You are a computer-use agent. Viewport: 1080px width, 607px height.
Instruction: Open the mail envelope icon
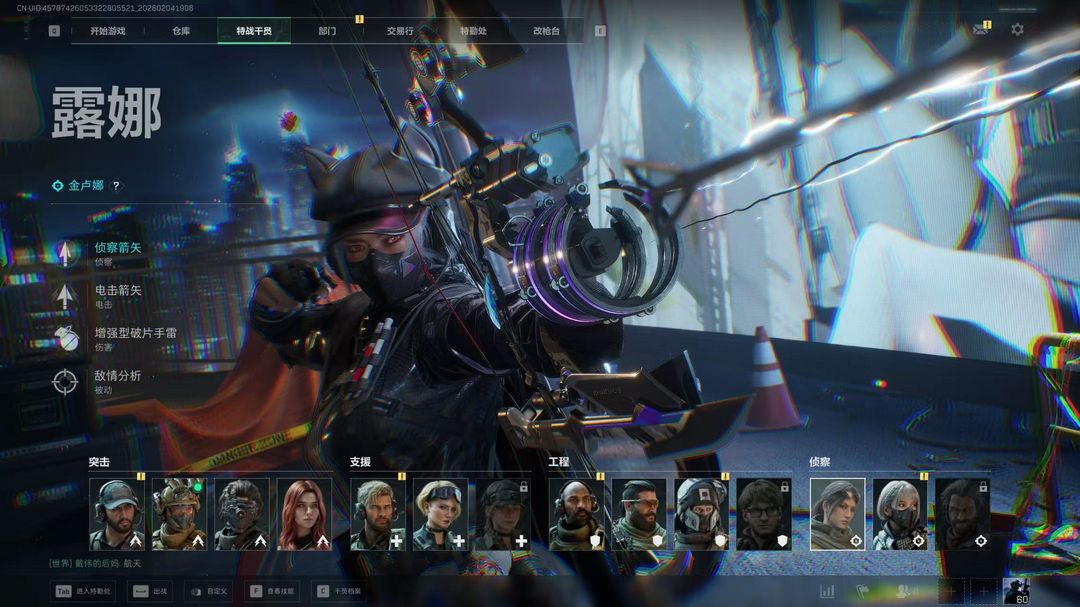[x=980, y=30]
